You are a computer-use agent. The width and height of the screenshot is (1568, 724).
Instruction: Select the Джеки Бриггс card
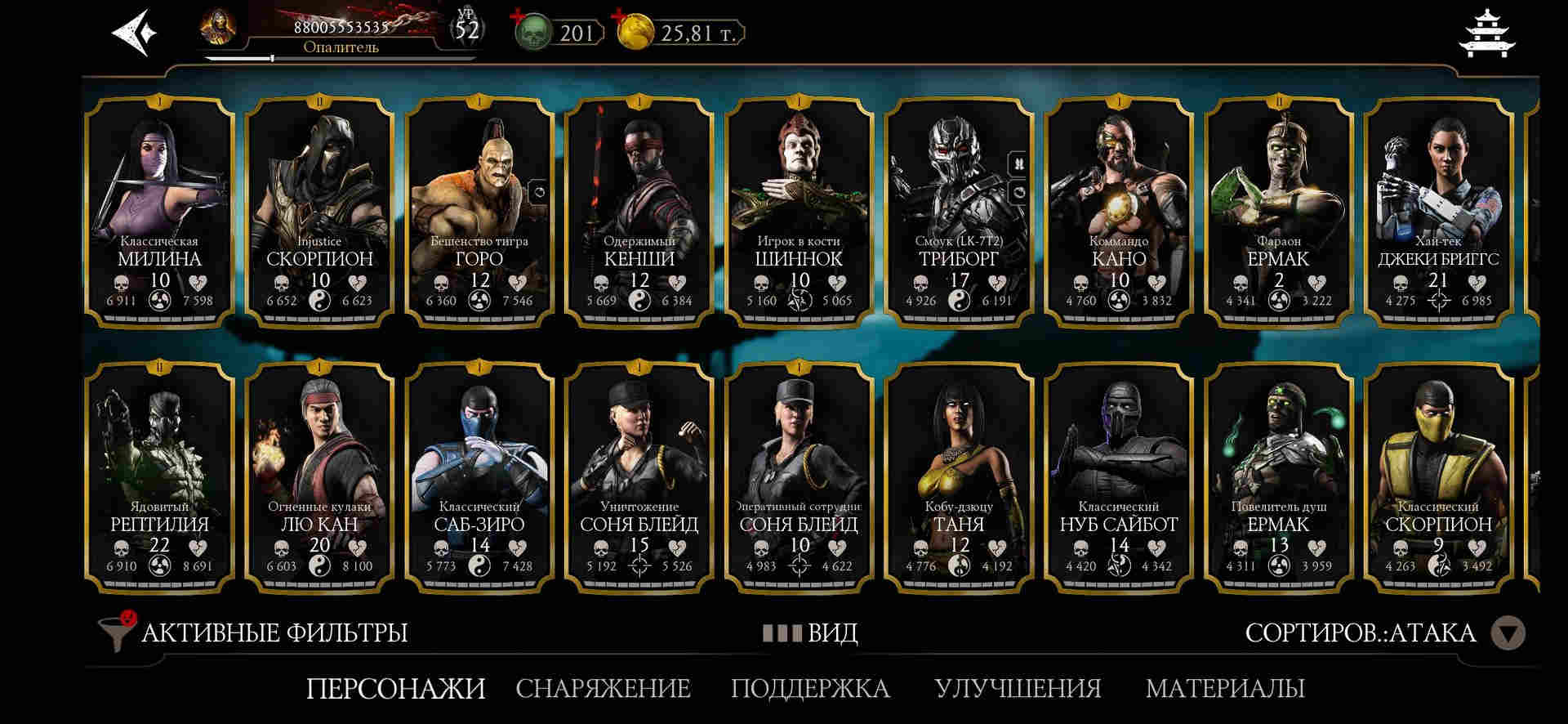(1438, 212)
